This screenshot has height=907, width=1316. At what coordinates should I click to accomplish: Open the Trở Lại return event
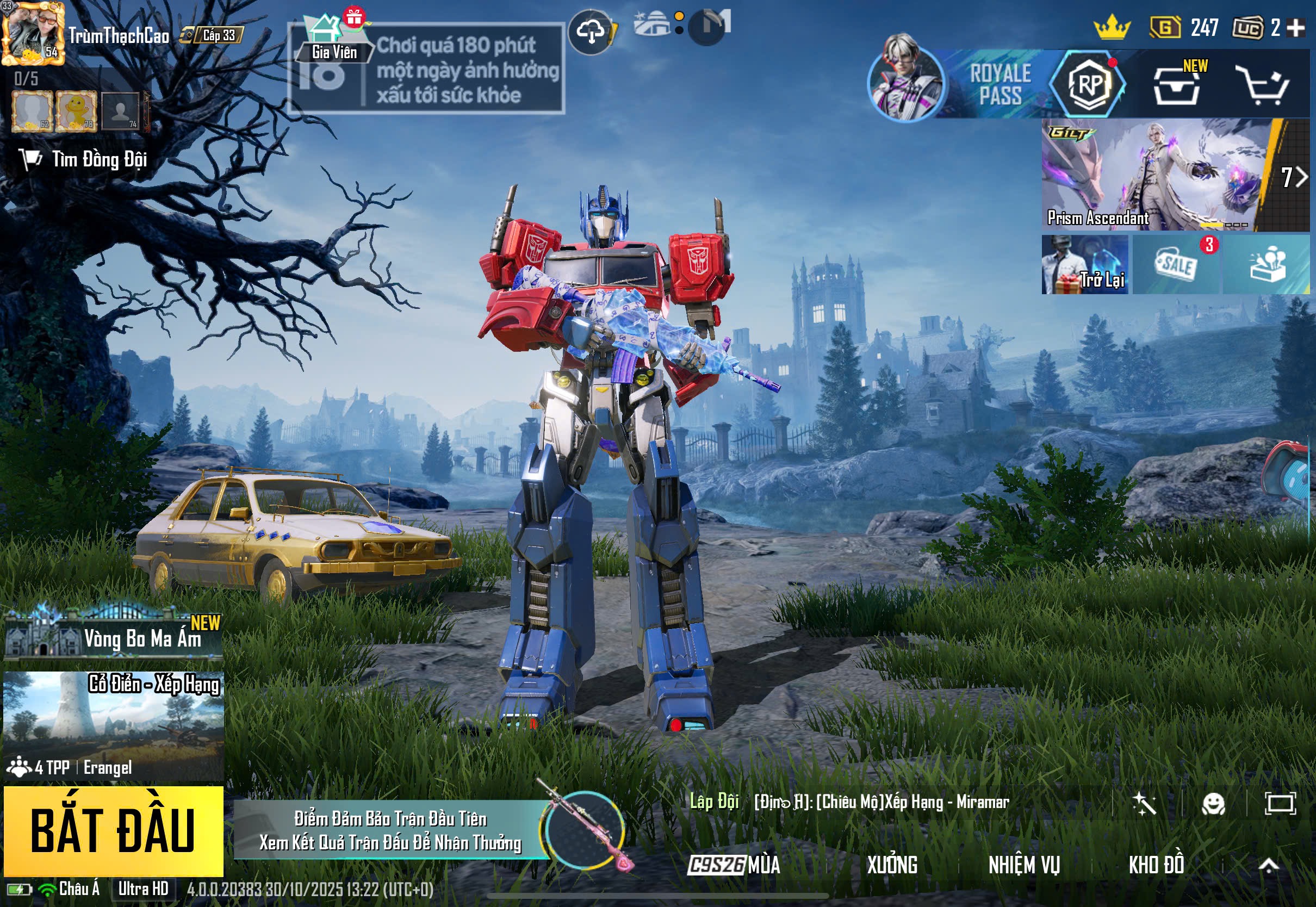1085,265
